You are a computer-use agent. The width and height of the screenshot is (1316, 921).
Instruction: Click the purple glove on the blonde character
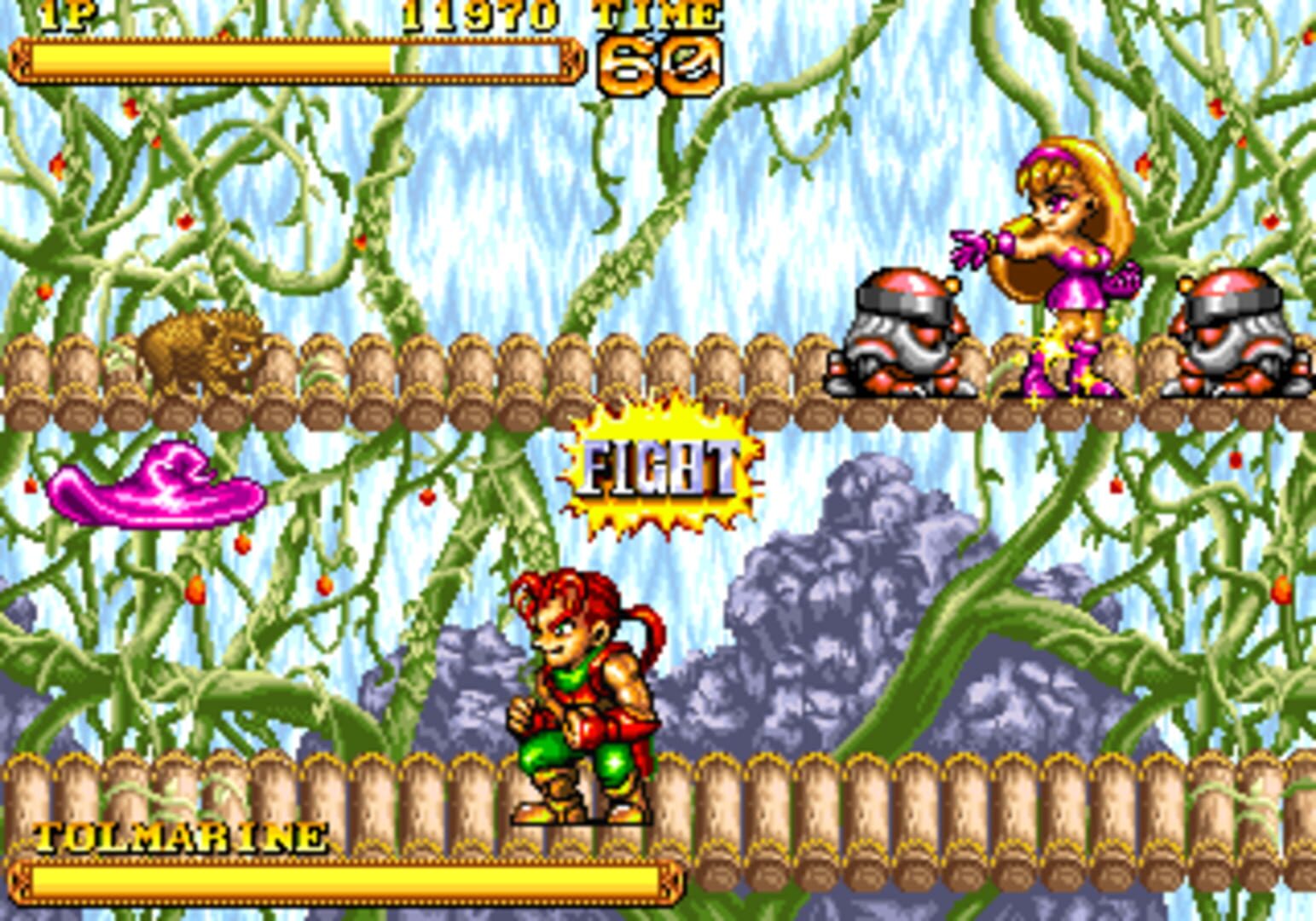[x=968, y=247]
